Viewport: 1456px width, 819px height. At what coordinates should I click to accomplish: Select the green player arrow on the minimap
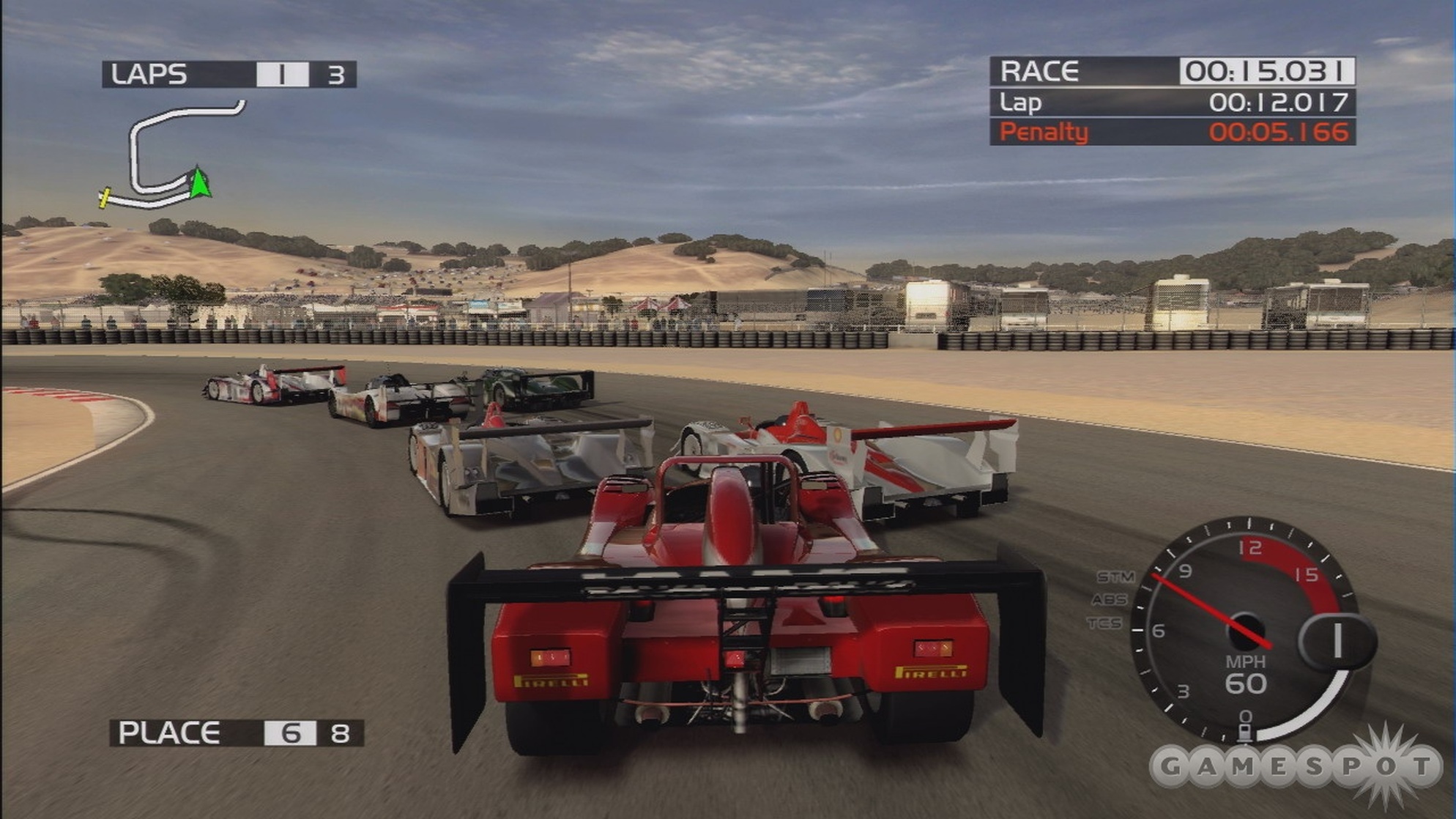click(198, 183)
